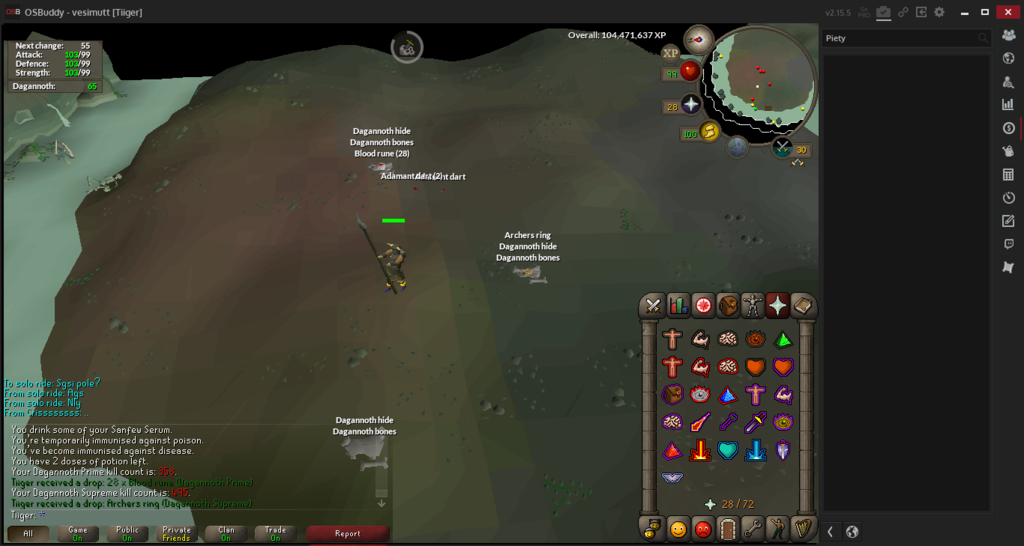Viewport: 1024px width, 546px height.
Task: Click the compass to face north
Action: (698, 40)
